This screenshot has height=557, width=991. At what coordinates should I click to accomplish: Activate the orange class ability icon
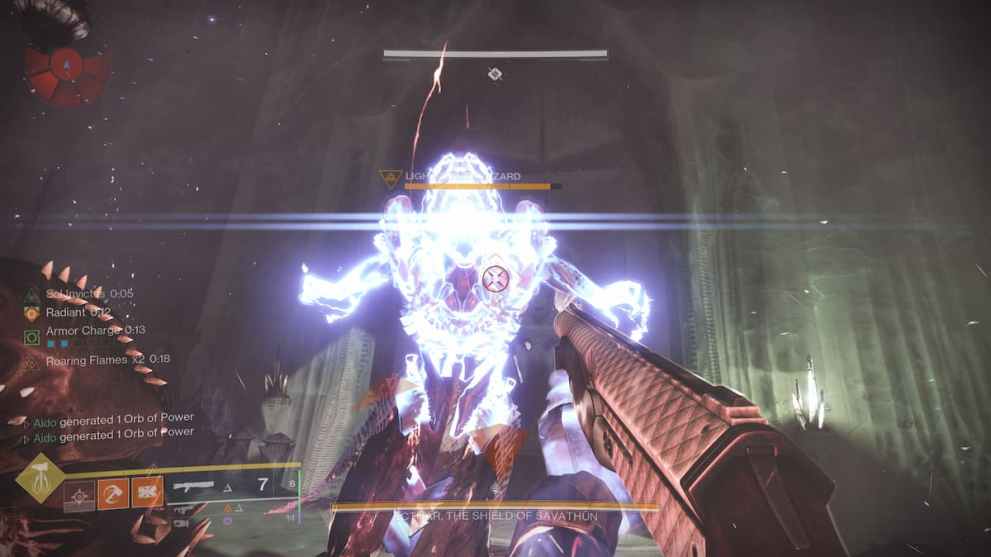coord(147,493)
